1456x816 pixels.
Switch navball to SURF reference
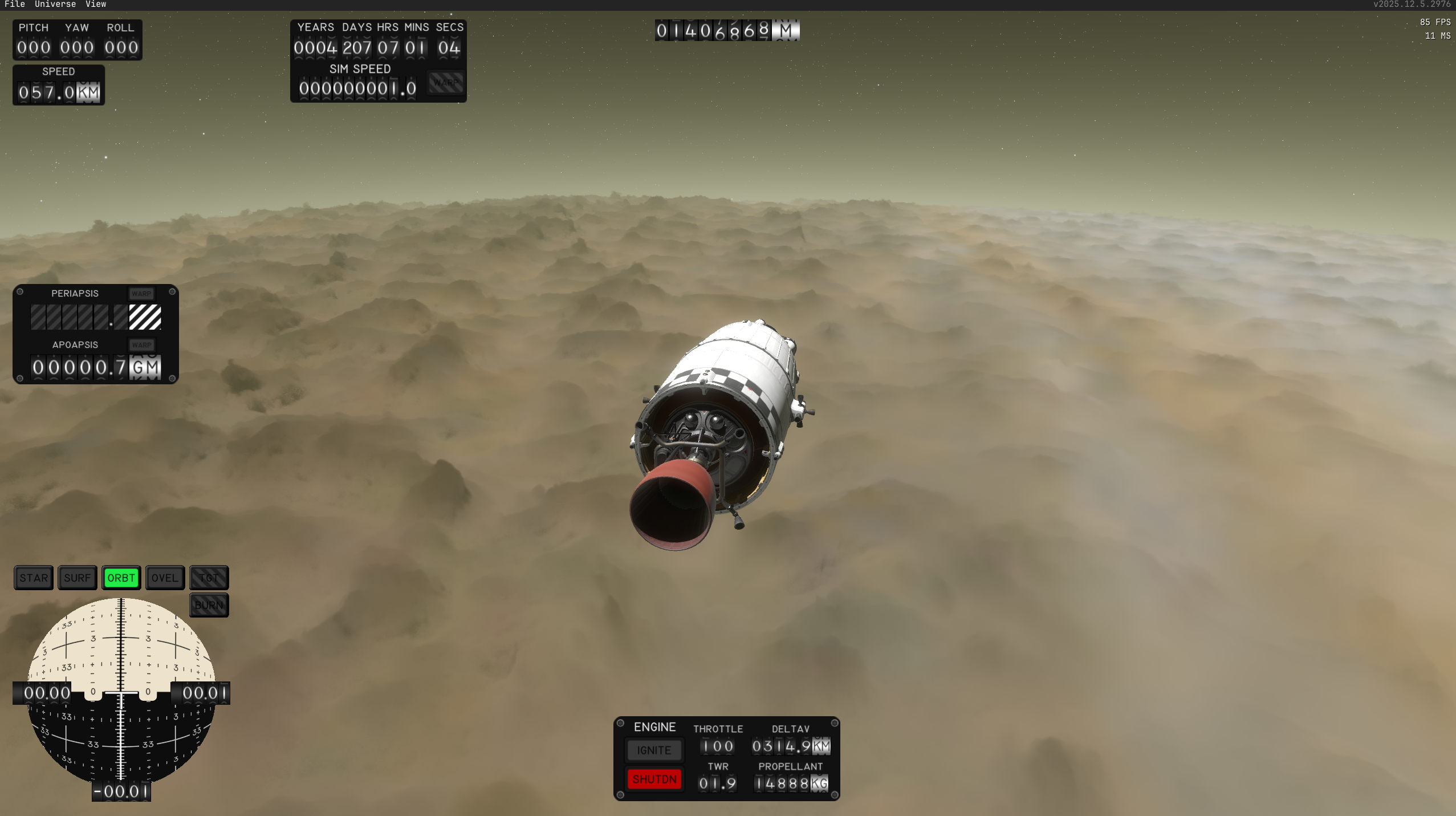pos(78,578)
